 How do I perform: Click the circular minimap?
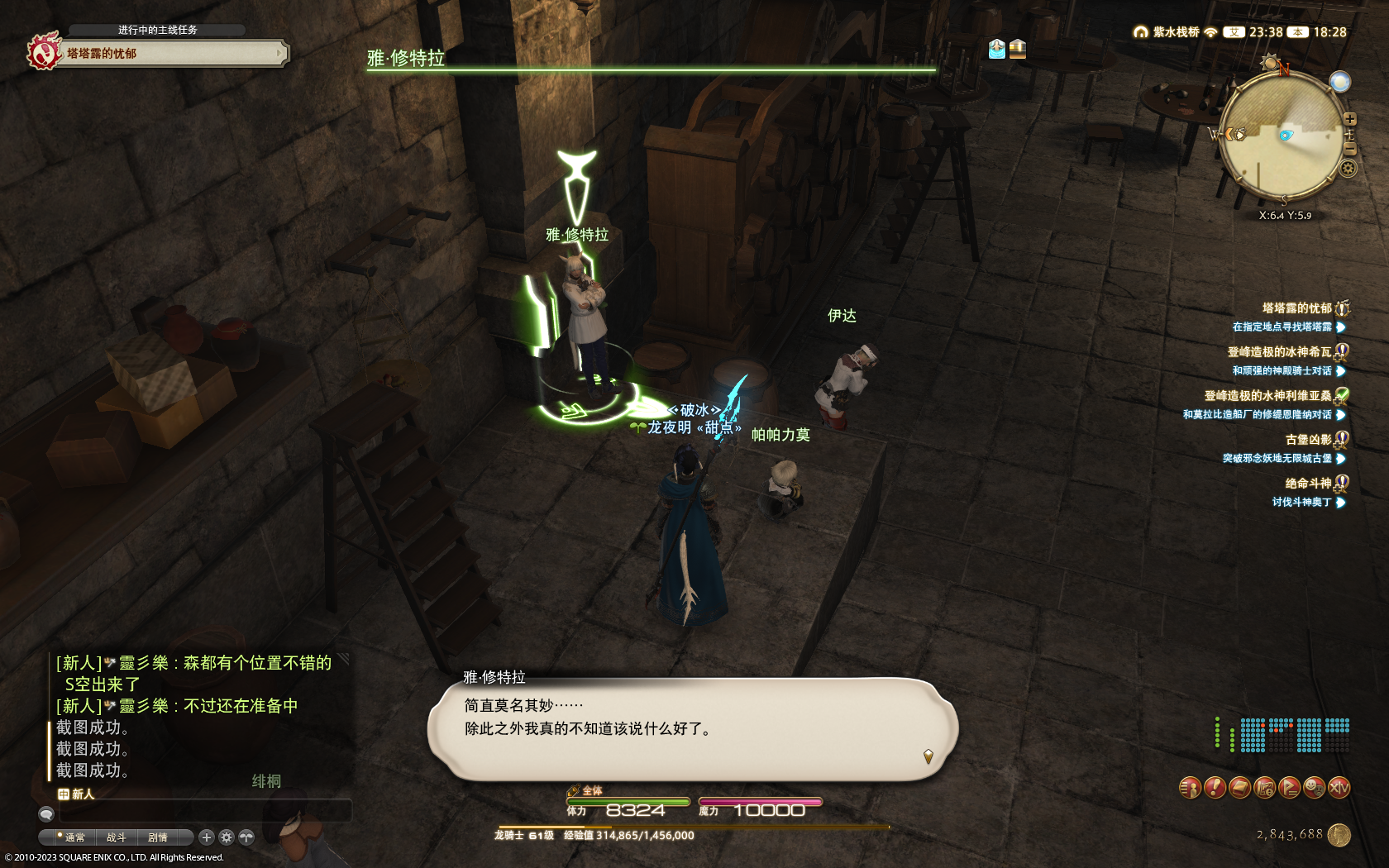[x=1280, y=136]
